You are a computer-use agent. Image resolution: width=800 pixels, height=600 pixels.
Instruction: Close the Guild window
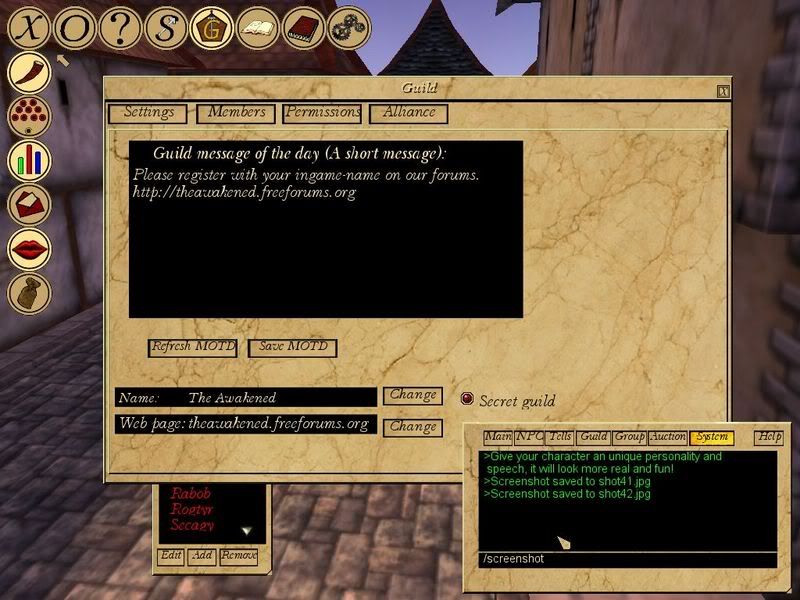click(723, 91)
